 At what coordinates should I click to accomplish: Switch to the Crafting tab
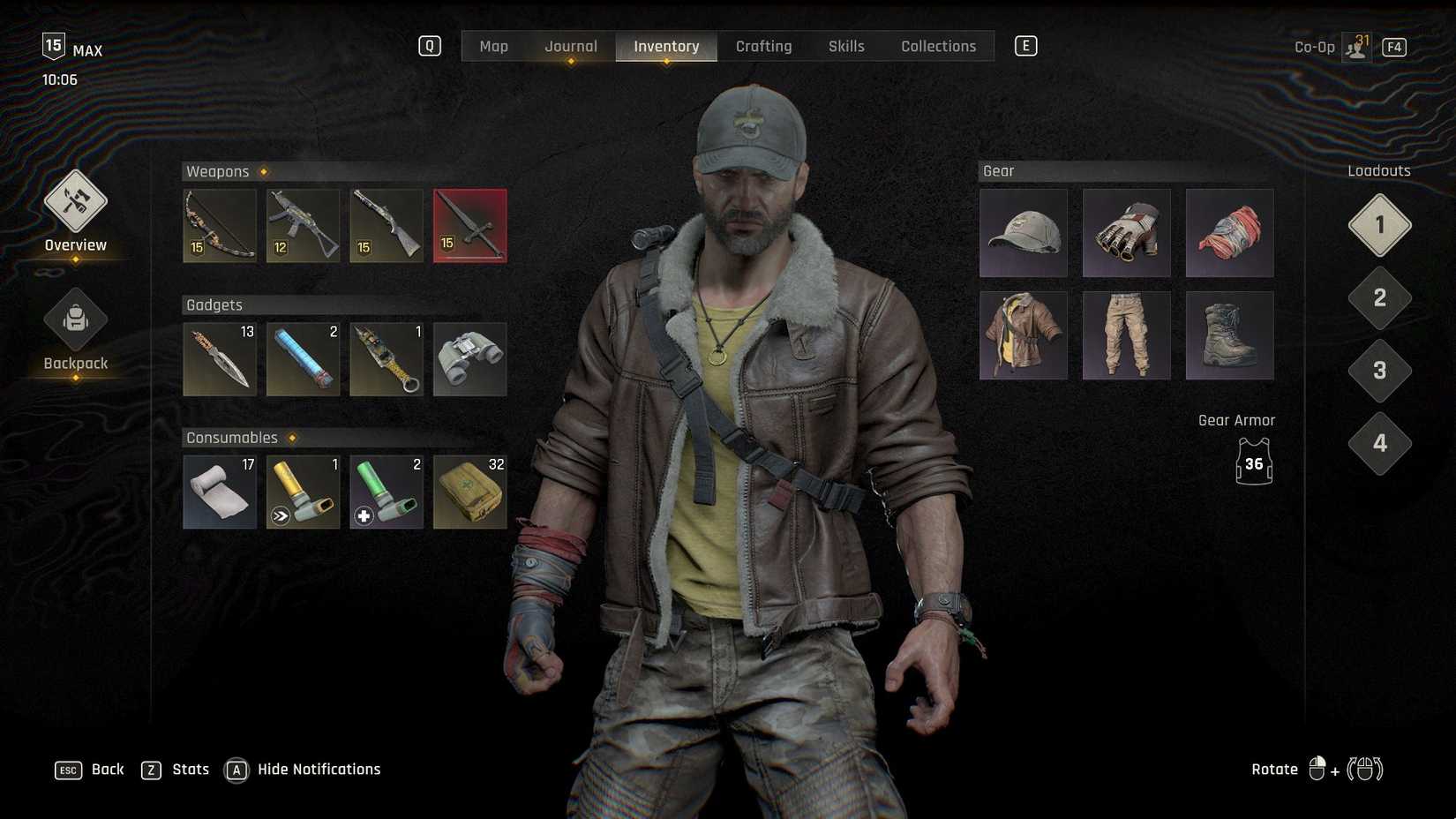click(763, 46)
